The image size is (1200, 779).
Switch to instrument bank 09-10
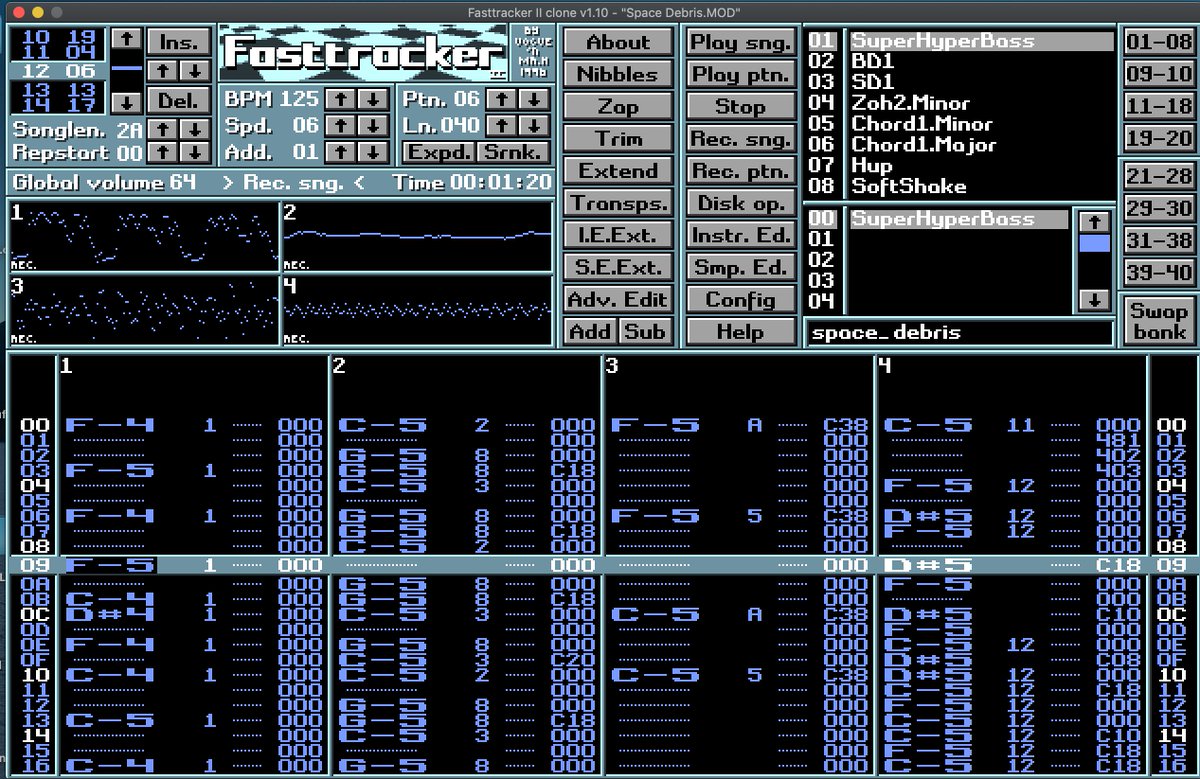tap(1159, 74)
